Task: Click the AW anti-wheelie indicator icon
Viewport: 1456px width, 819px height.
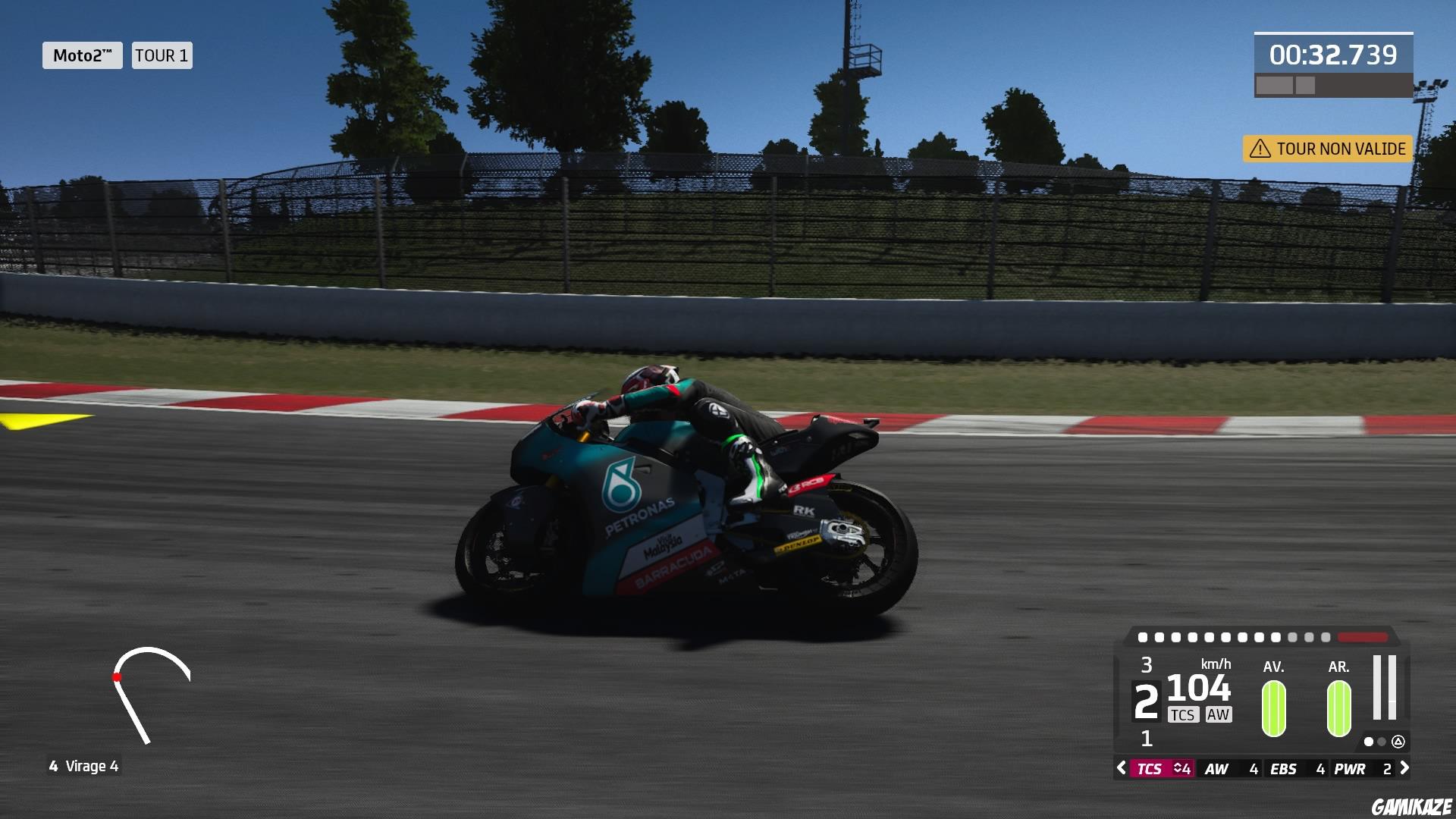Action: point(1218,715)
